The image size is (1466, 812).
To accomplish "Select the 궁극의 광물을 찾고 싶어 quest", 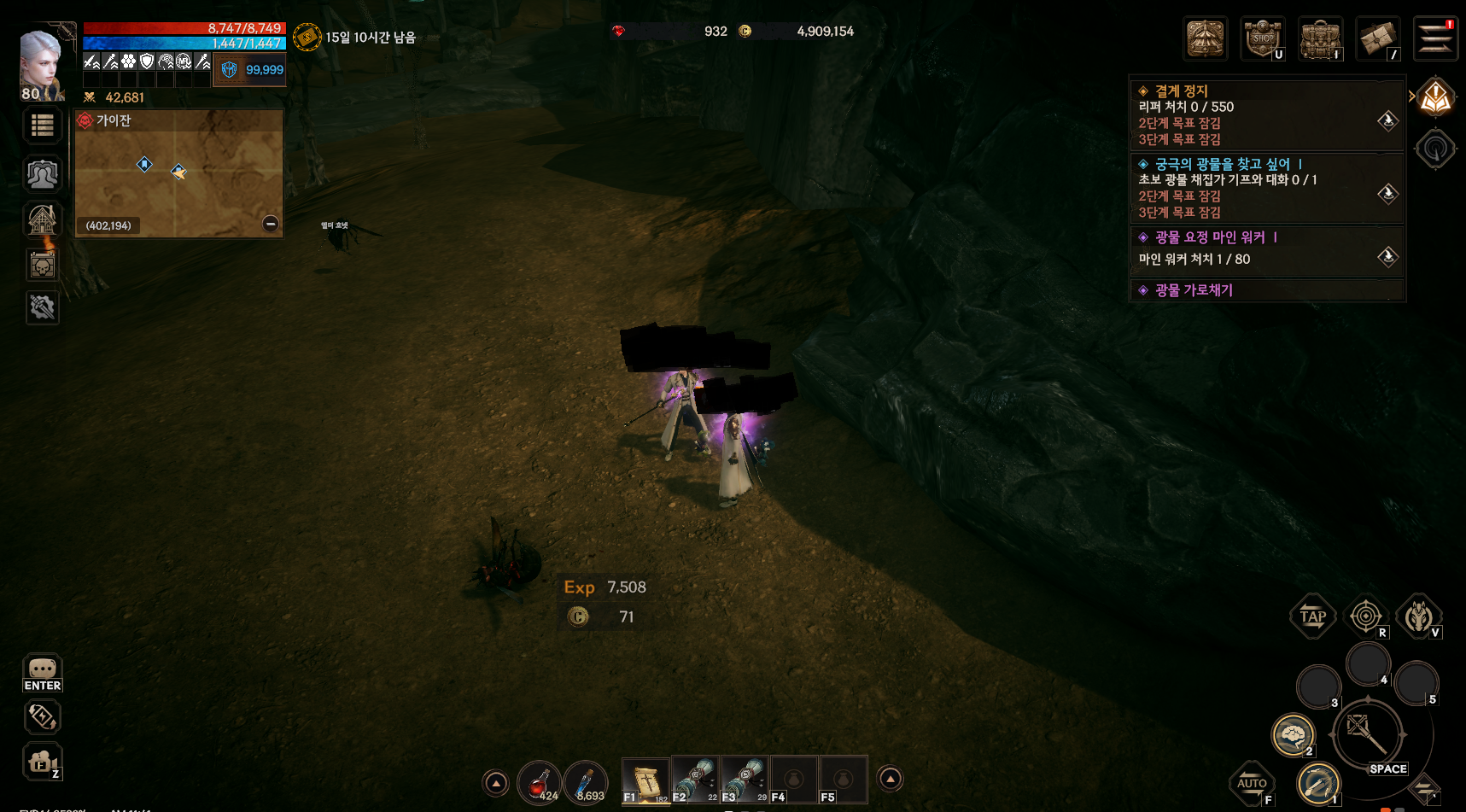I will [x=1223, y=164].
